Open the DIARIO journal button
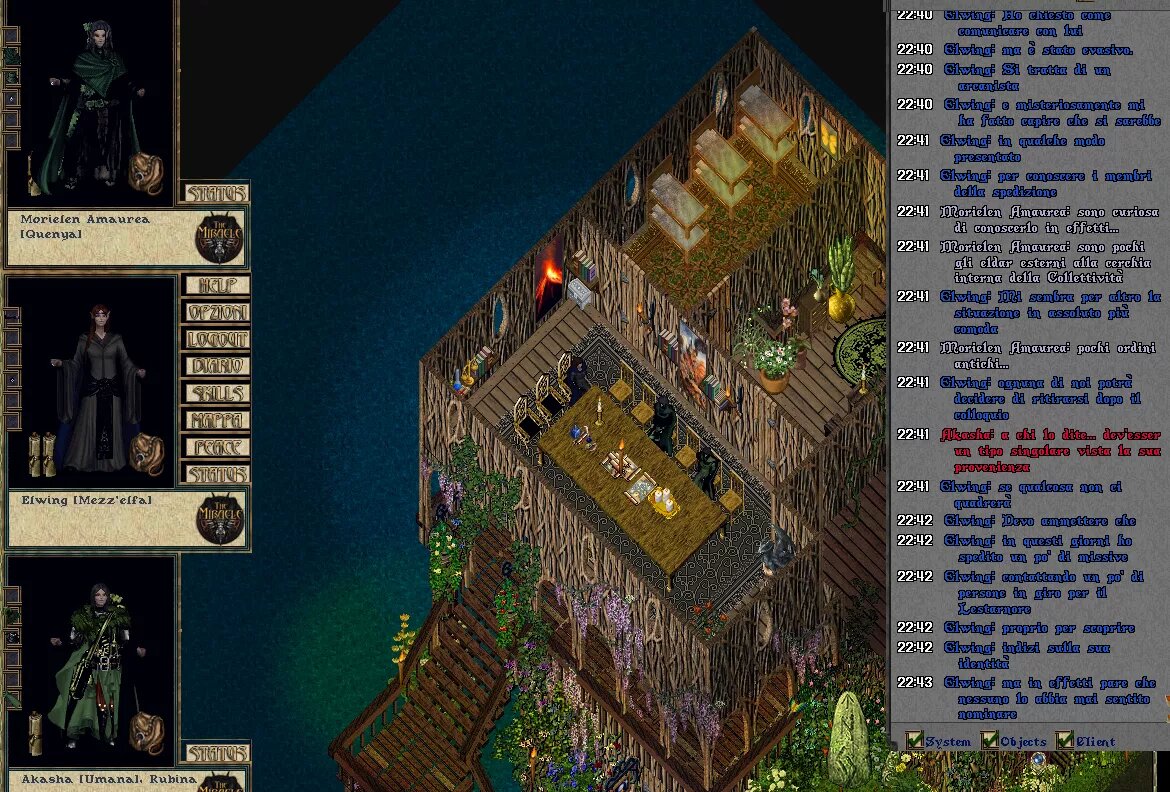Image resolution: width=1170 pixels, height=792 pixels. [215, 367]
